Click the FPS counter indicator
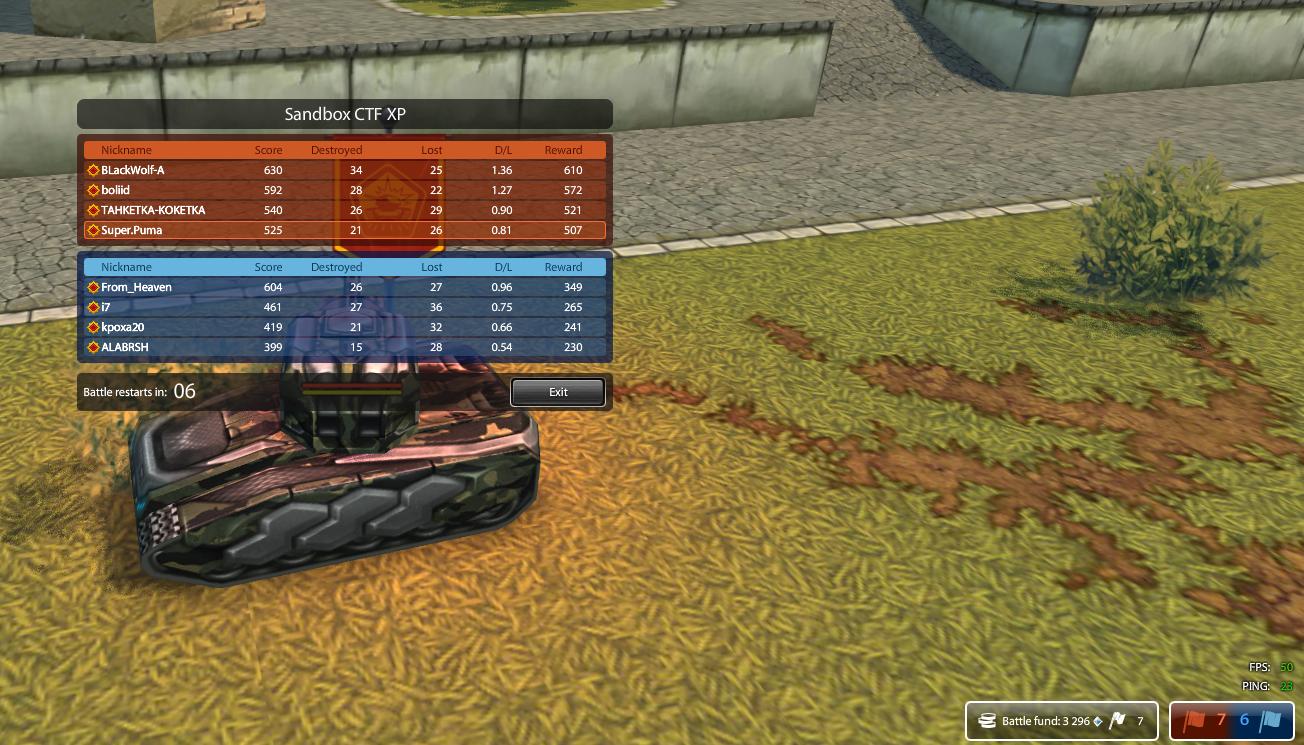 pyautogui.click(x=1272, y=667)
